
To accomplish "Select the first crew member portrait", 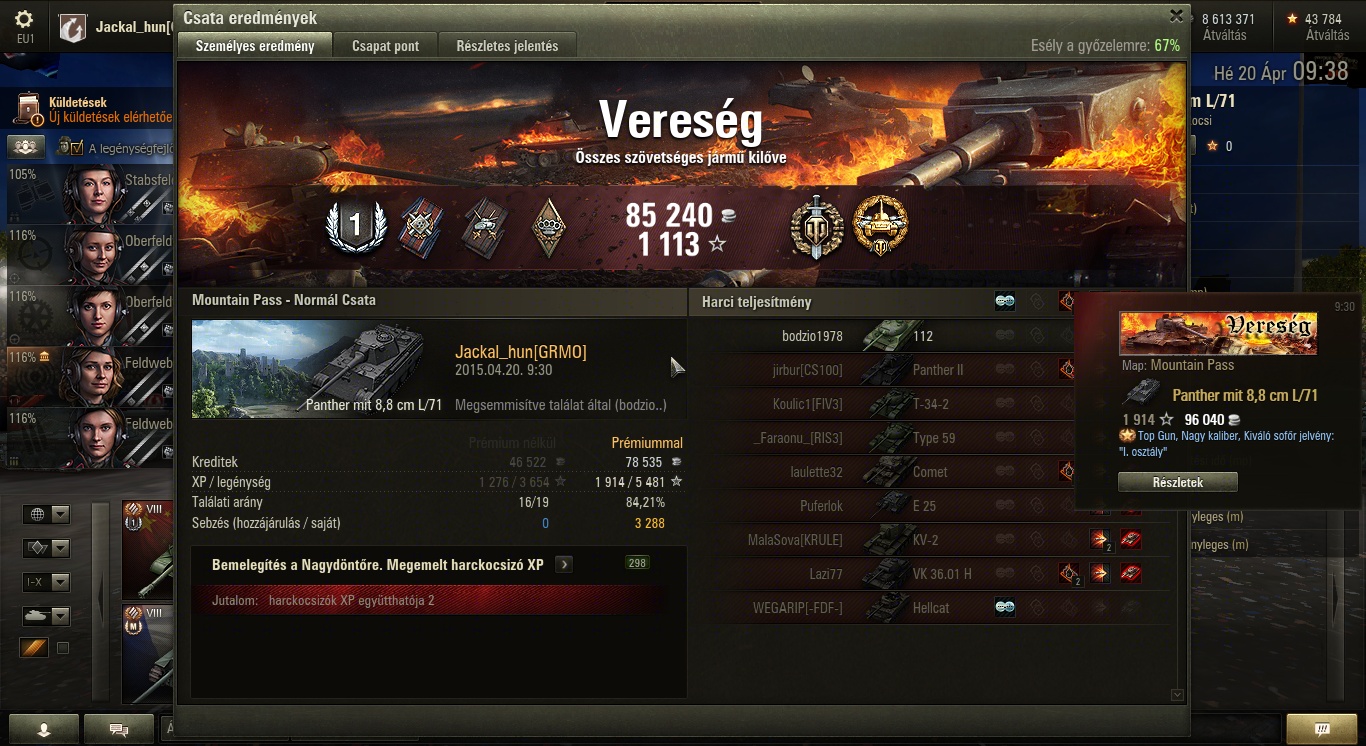I will coord(92,194).
